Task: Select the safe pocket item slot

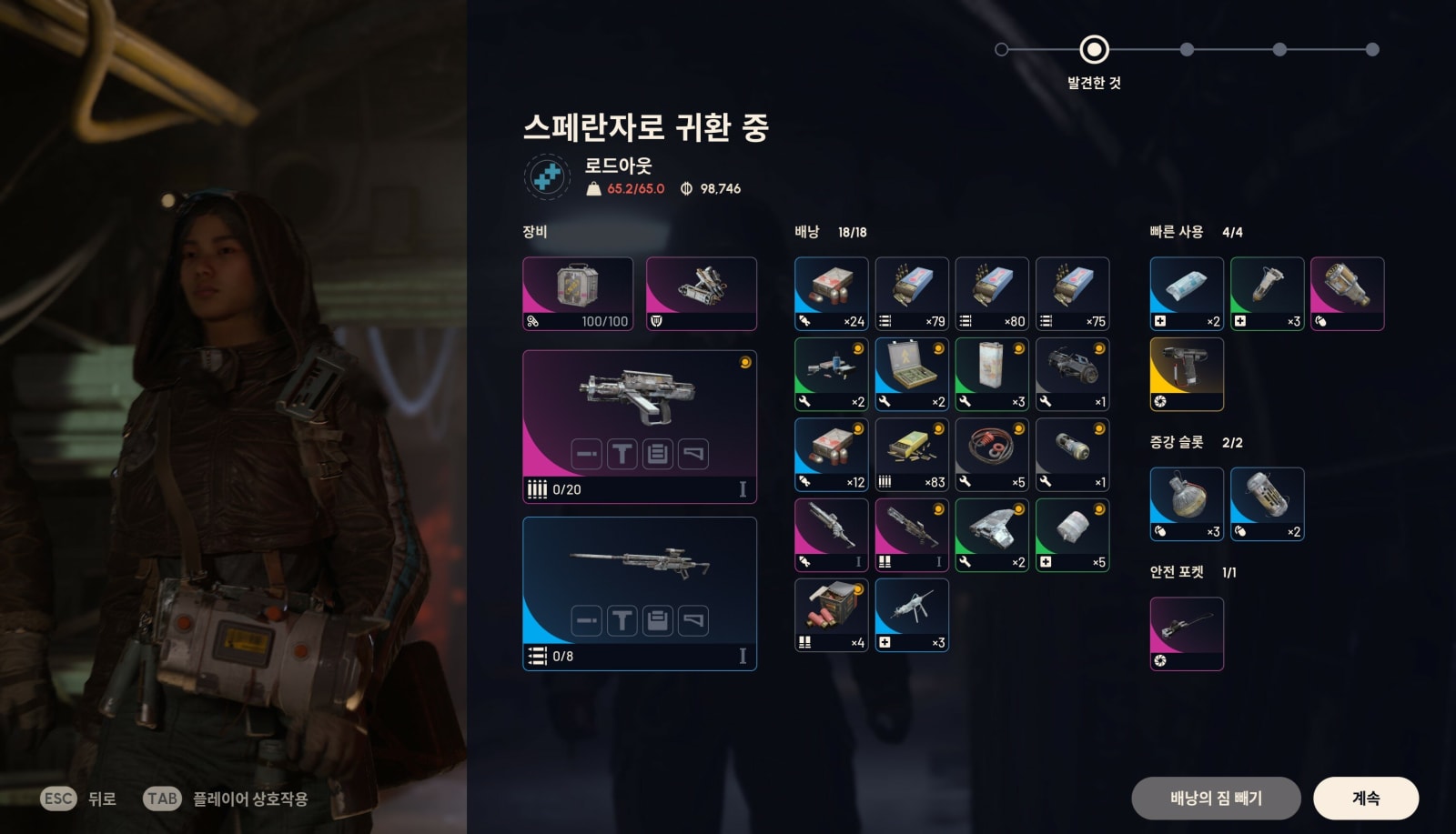Action: coord(1186,633)
